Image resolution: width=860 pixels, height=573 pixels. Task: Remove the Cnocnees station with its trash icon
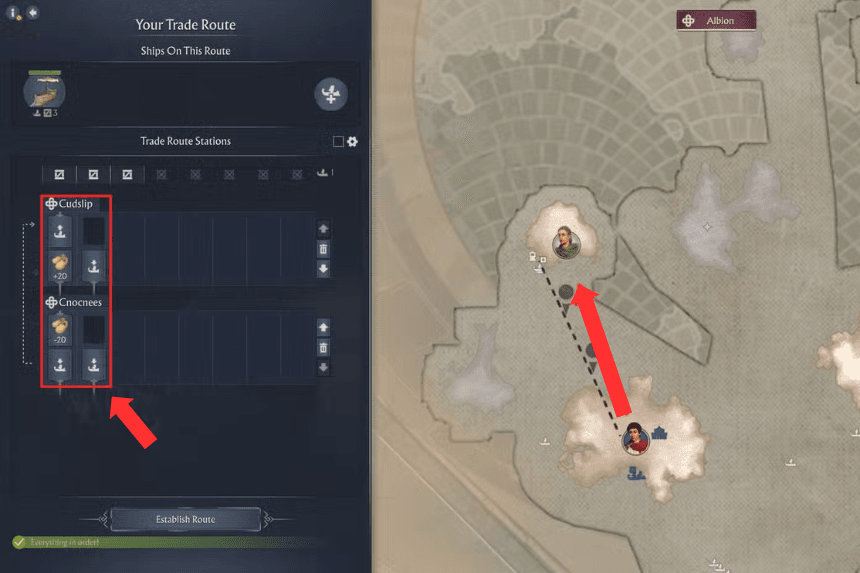pos(323,347)
